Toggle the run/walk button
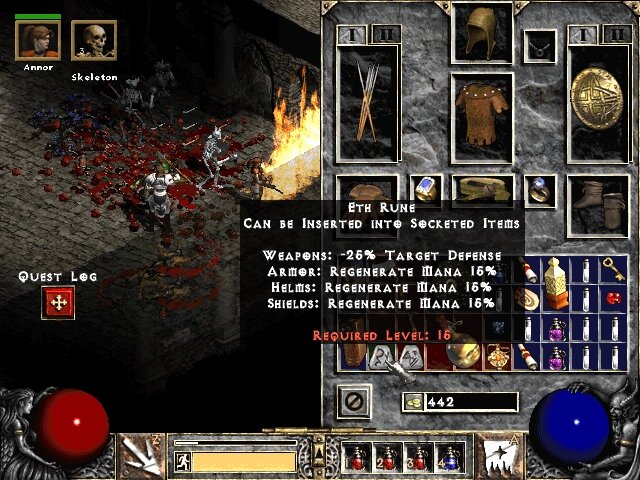The image size is (640, 480). (182, 461)
